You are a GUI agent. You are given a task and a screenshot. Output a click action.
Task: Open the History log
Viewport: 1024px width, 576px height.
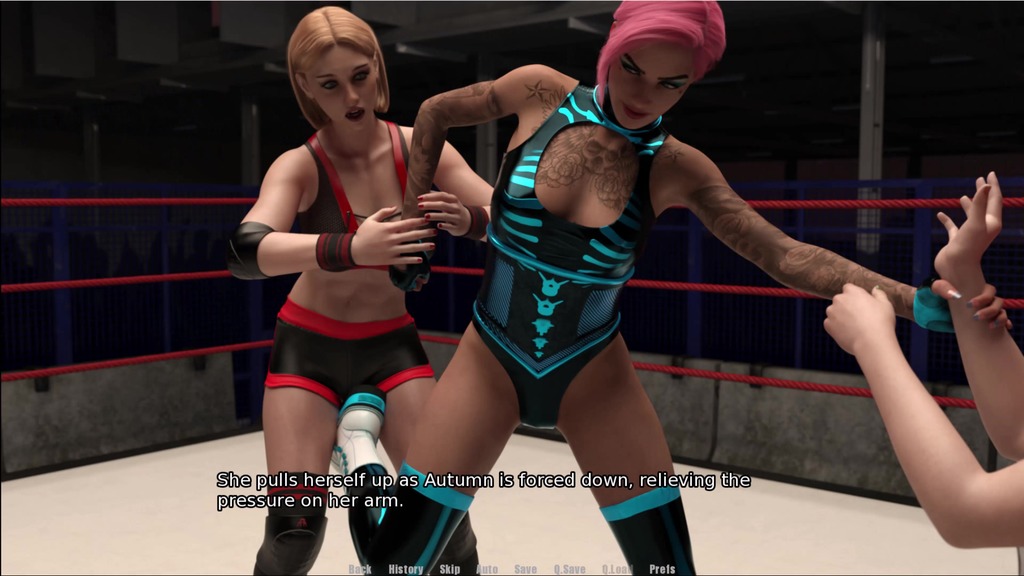tap(406, 569)
